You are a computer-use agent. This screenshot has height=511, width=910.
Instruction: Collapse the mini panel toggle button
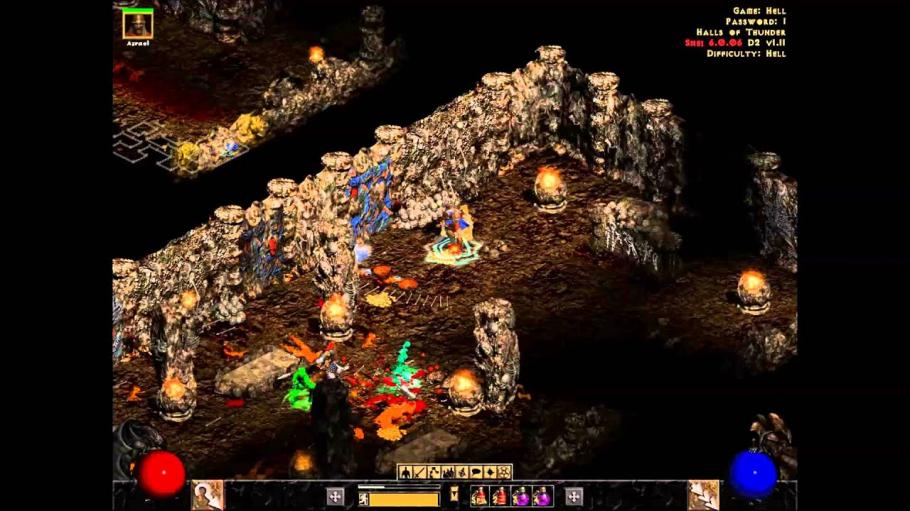pyautogui.click(x=454, y=492)
